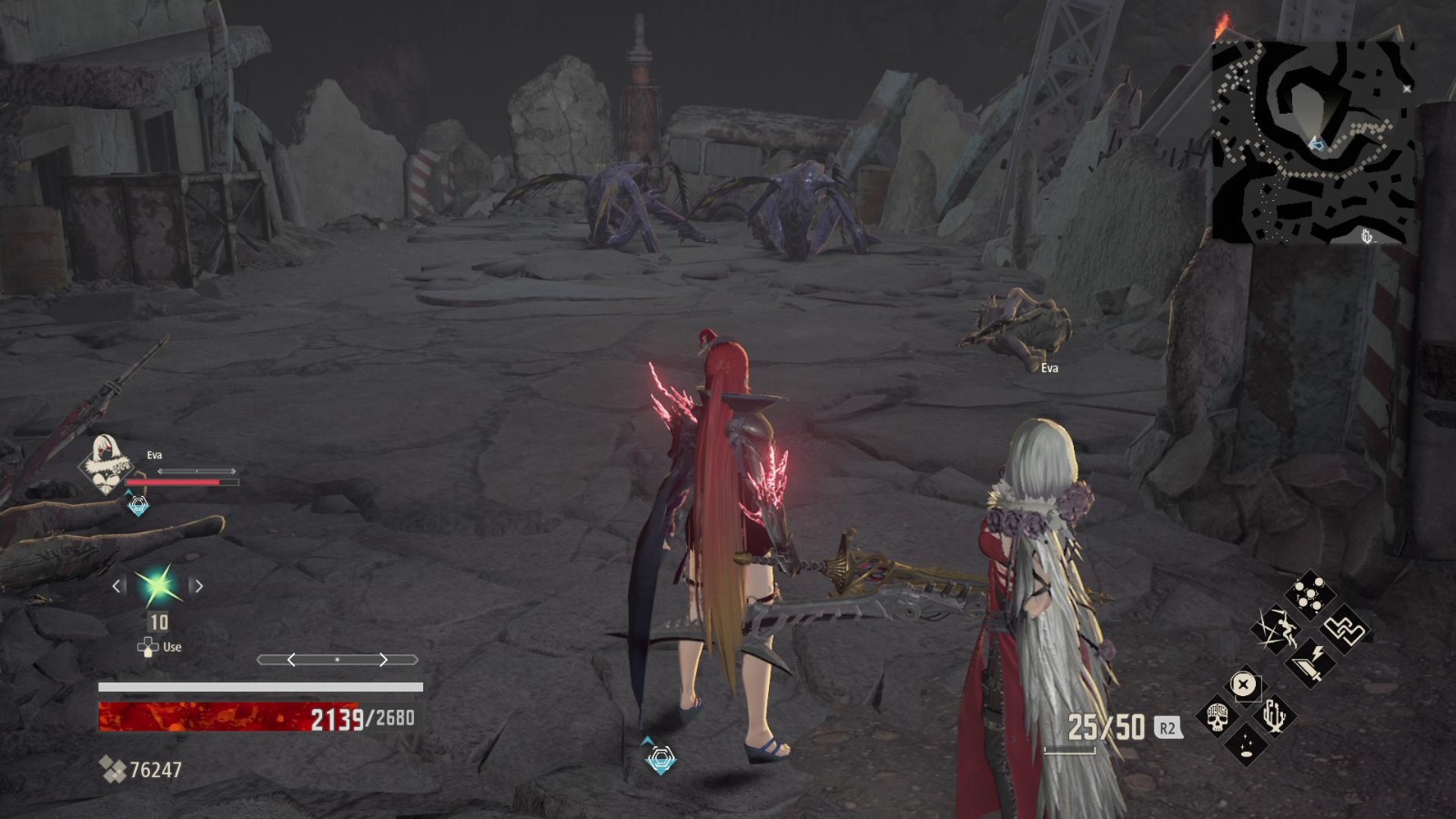Select the coral-shaped gift icon

(x=1274, y=716)
